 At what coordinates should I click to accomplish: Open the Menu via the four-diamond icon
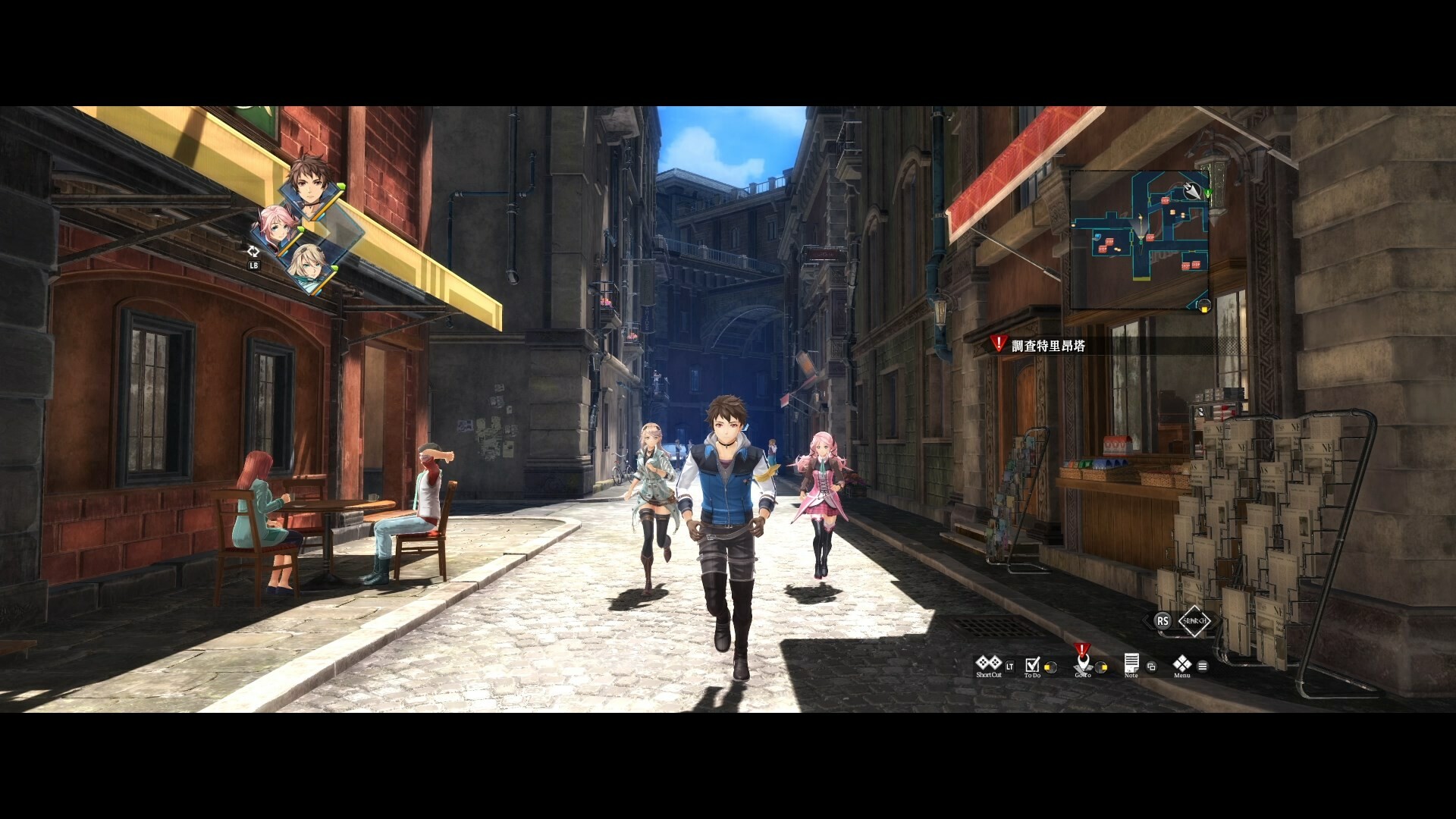click(x=1183, y=665)
